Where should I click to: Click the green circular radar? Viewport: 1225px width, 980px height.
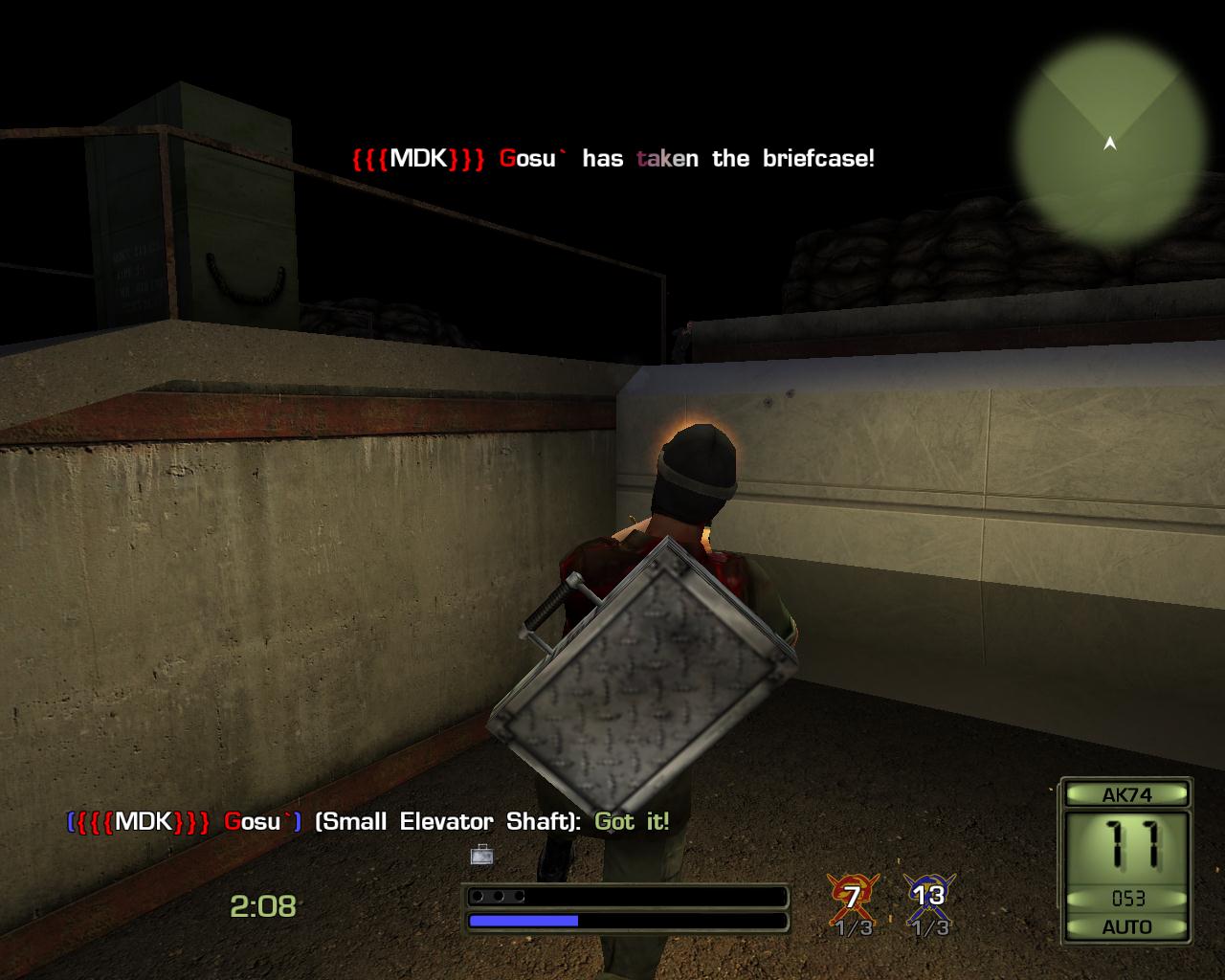(1110, 144)
